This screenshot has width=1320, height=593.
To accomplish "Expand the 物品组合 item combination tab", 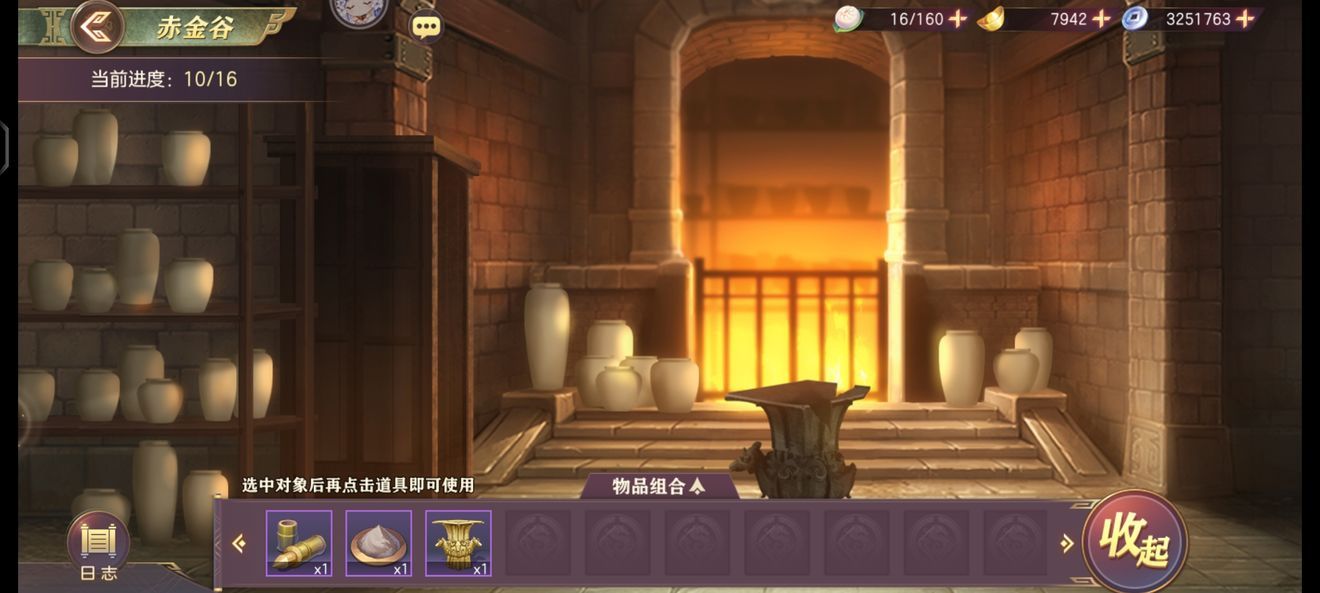I will [x=659, y=487].
